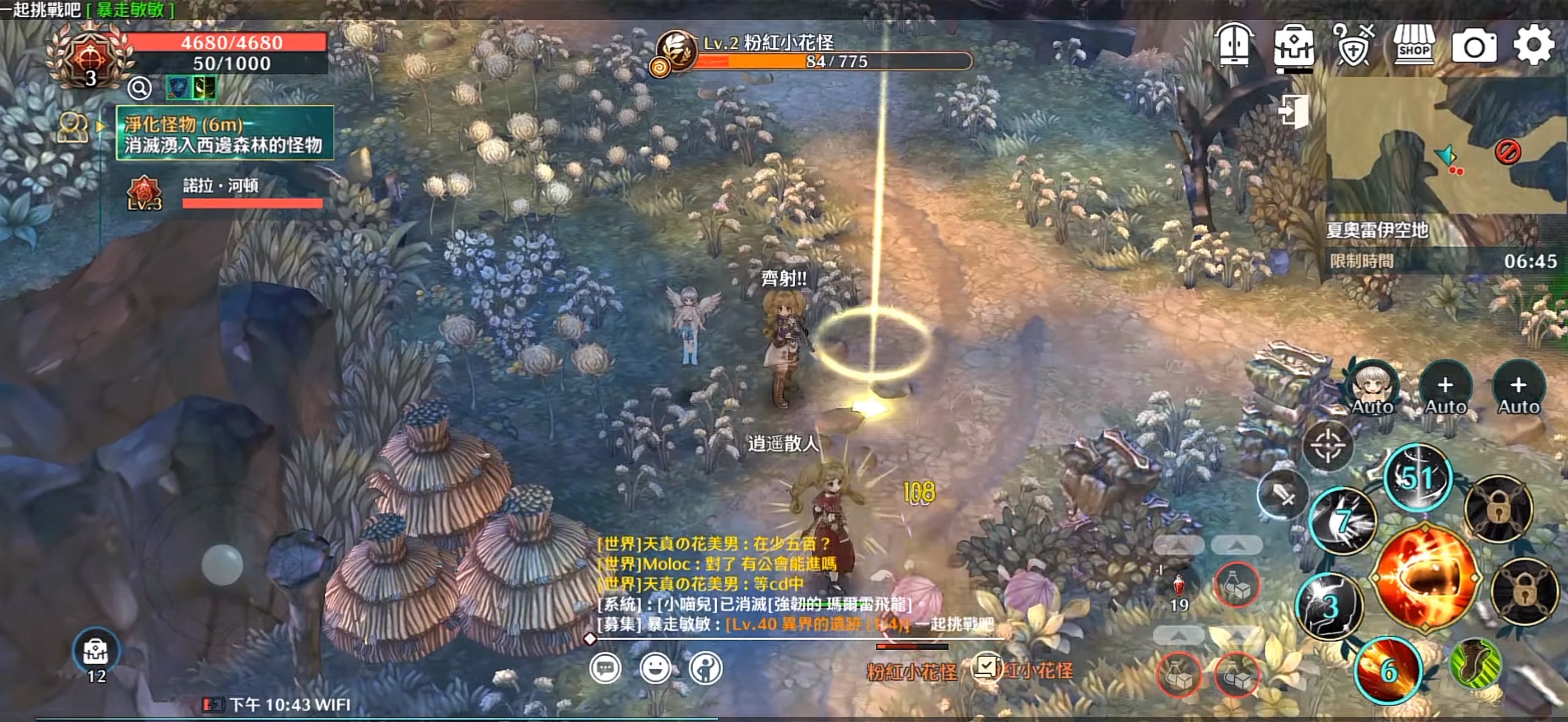Open the minimap of 夏奧雷伊空地
Viewport: 1568px width, 722px height.
pos(1446,146)
